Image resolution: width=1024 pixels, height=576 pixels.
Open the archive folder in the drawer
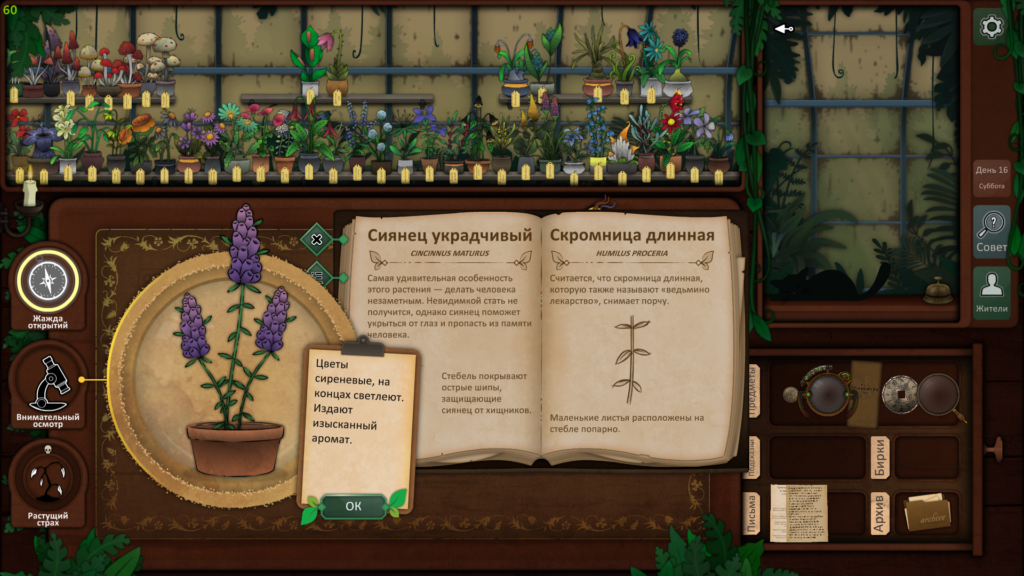(927, 513)
